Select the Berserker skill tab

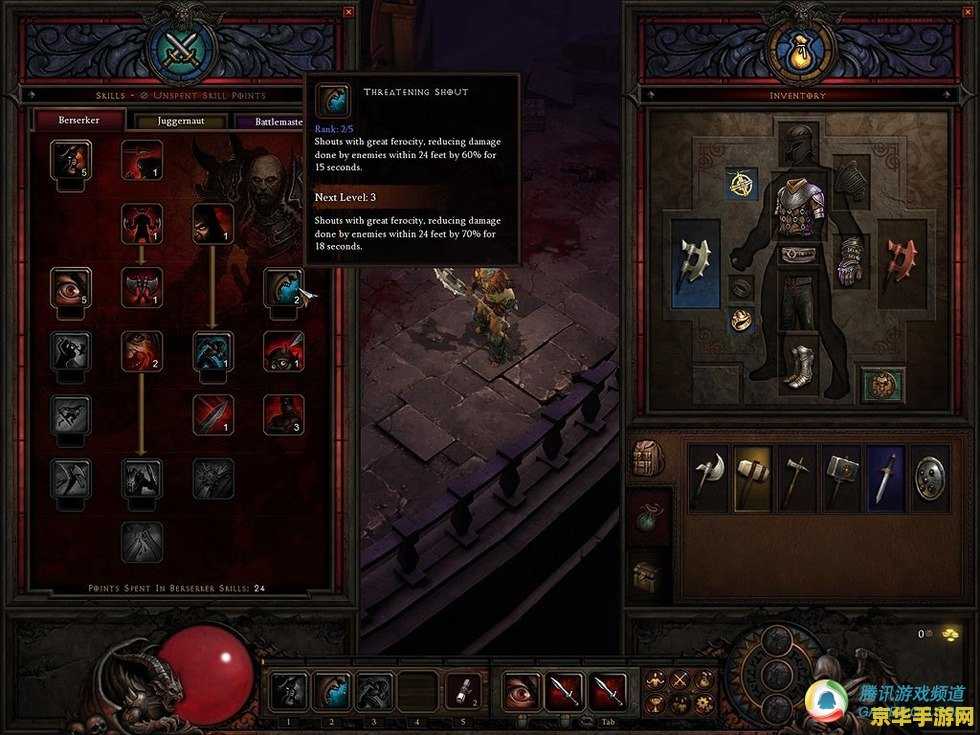pyautogui.click(x=80, y=121)
